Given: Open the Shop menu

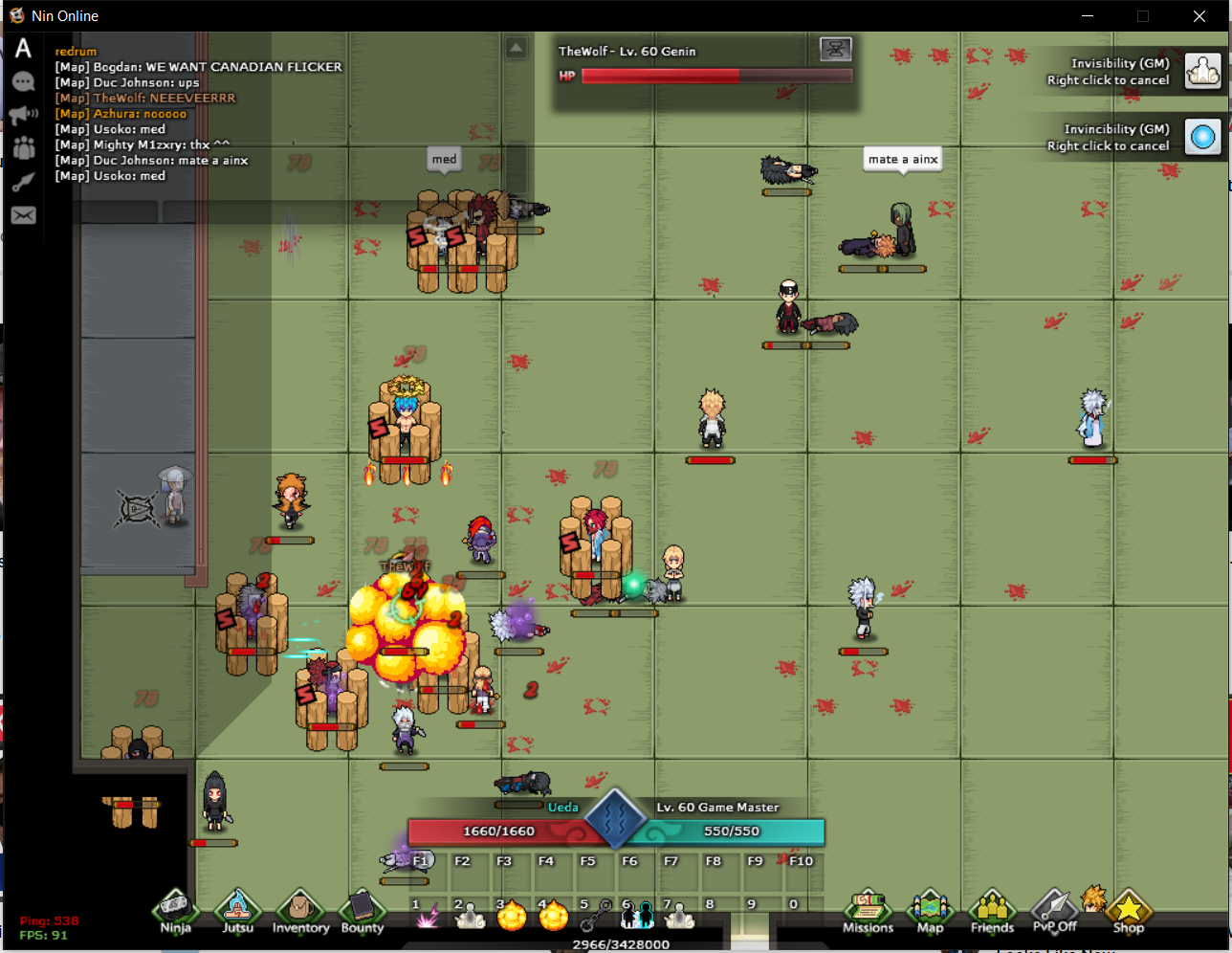Looking at the screenshot, I should click(1128, 911).
